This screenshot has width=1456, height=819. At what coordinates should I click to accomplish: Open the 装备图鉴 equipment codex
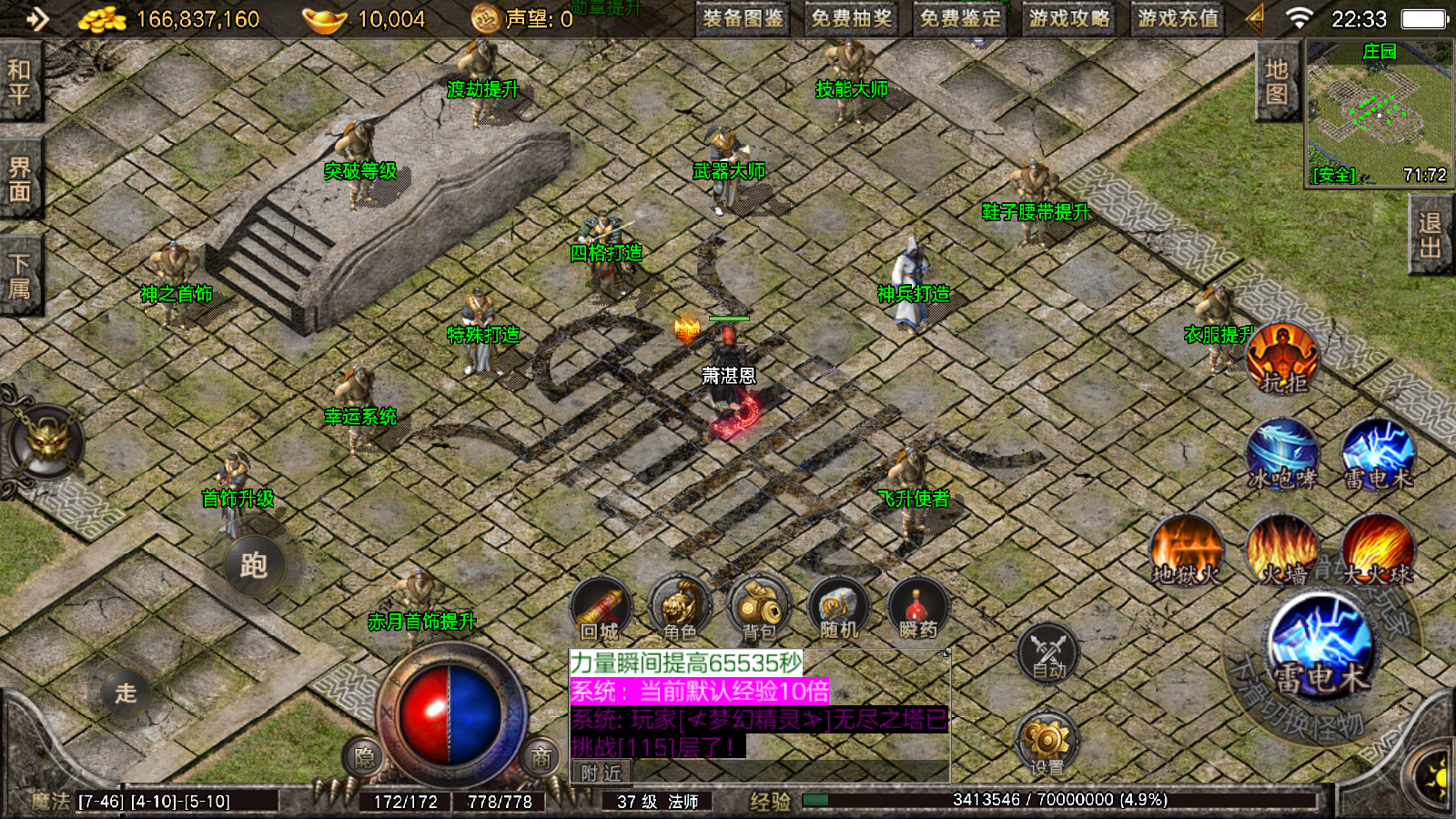click(x=743, y=18)
